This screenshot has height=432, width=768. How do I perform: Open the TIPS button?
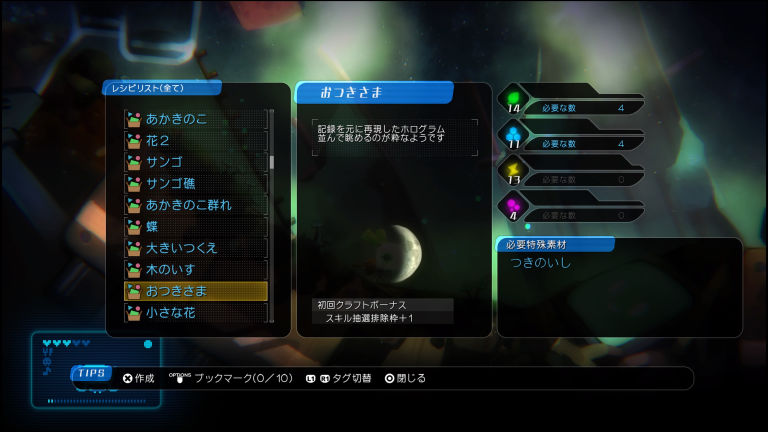pos(91,373)
